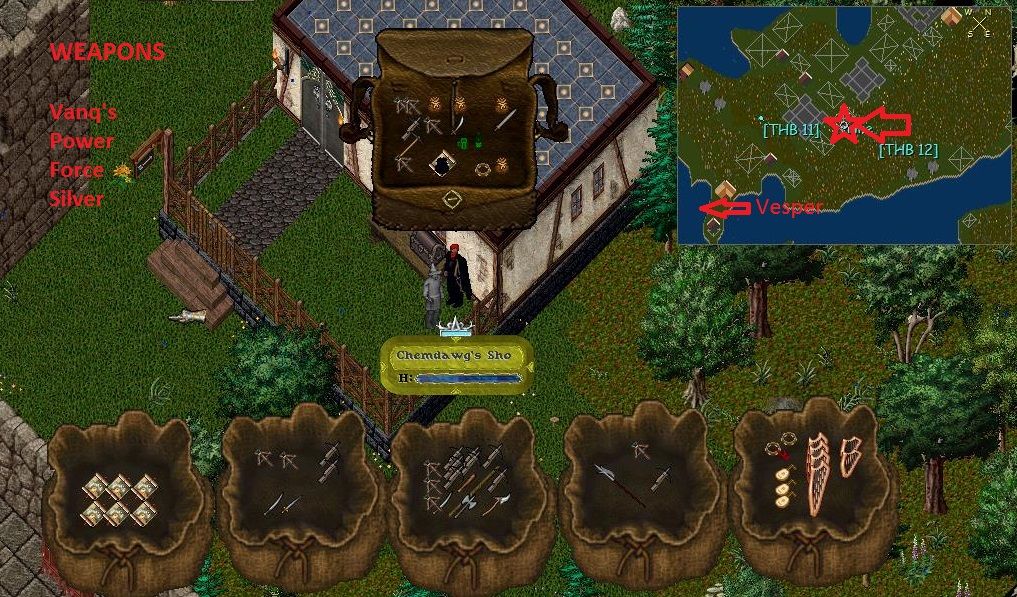Select the black hooded robe in backpack
The width and height of the screenshot is (1017, 597).
440,165
